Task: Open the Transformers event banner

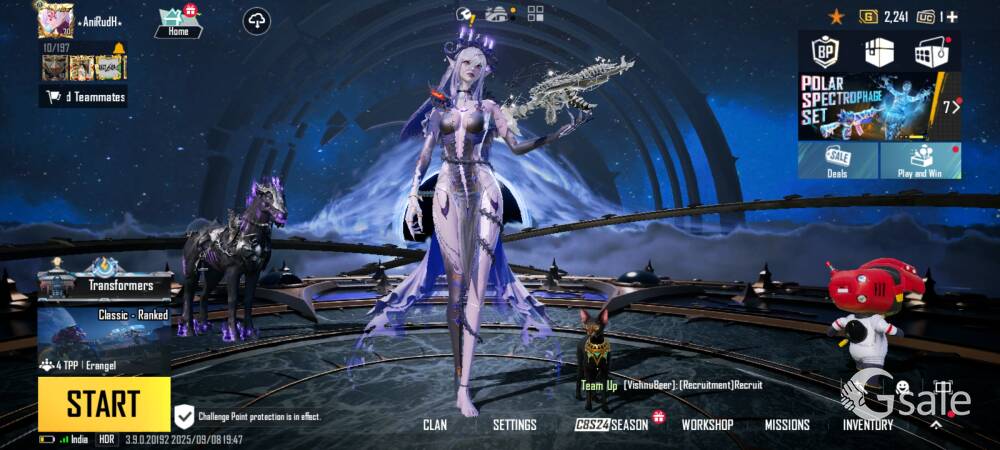Action: pyautogui.click(x=104, y=278)
